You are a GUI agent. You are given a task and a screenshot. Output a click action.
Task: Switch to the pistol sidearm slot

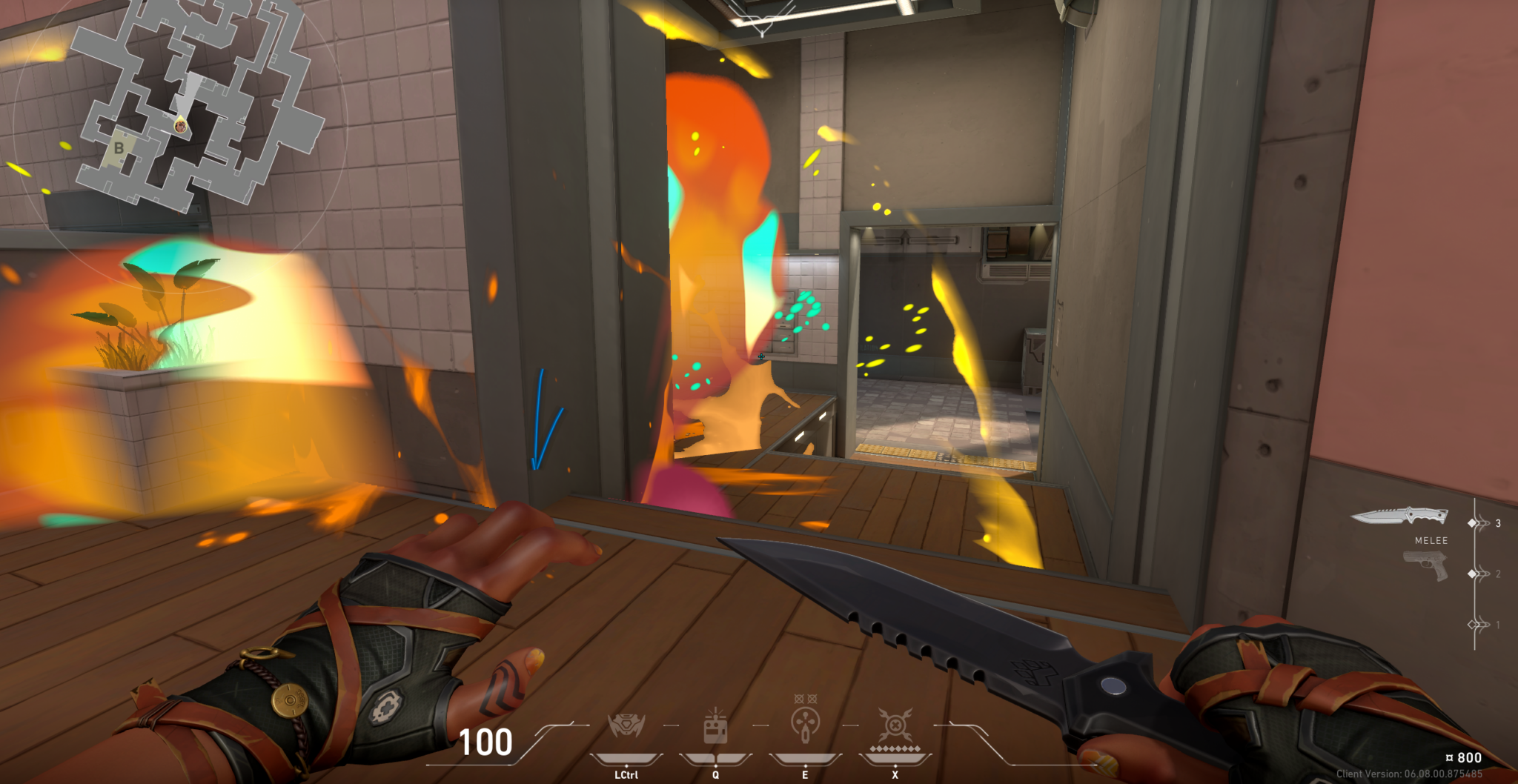pos(1425,566)
